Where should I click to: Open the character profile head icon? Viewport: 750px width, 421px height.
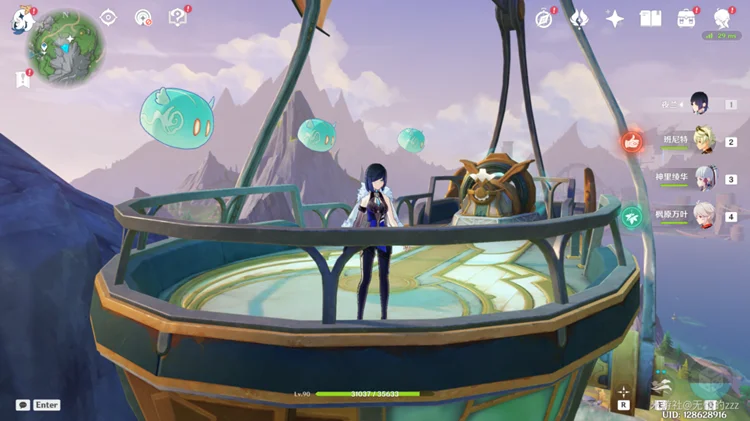[722, 18]
